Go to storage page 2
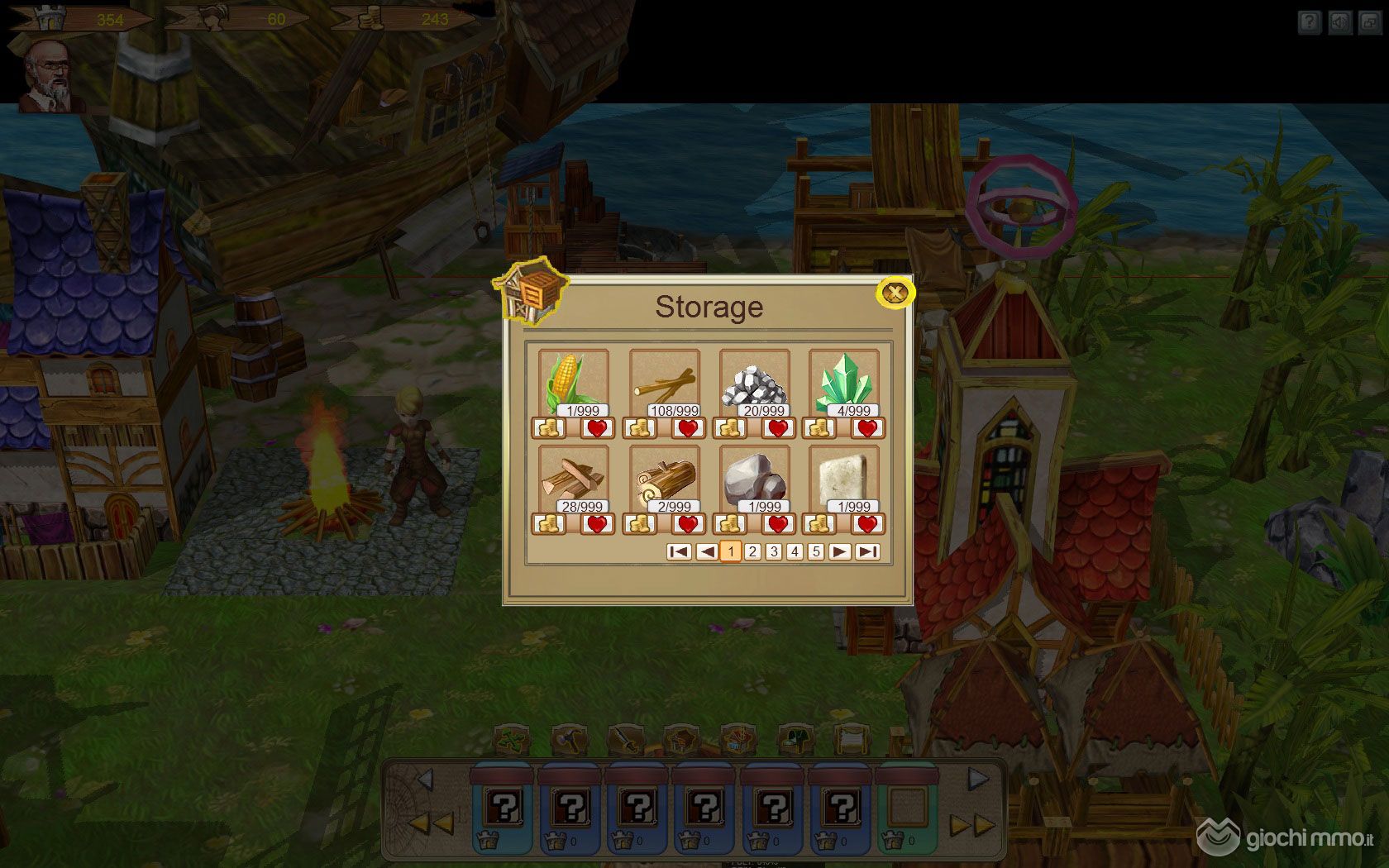 pyautogui.click(x=752, y=551)
